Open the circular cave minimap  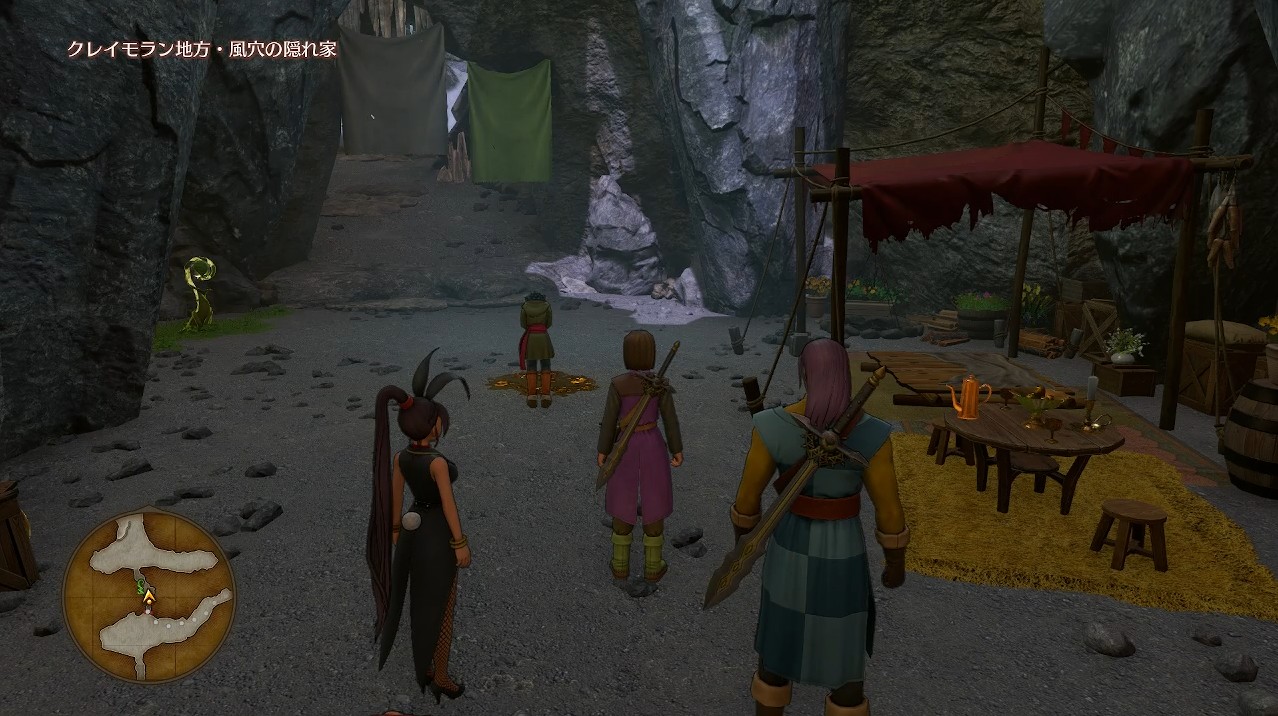[x=149, y=595]
